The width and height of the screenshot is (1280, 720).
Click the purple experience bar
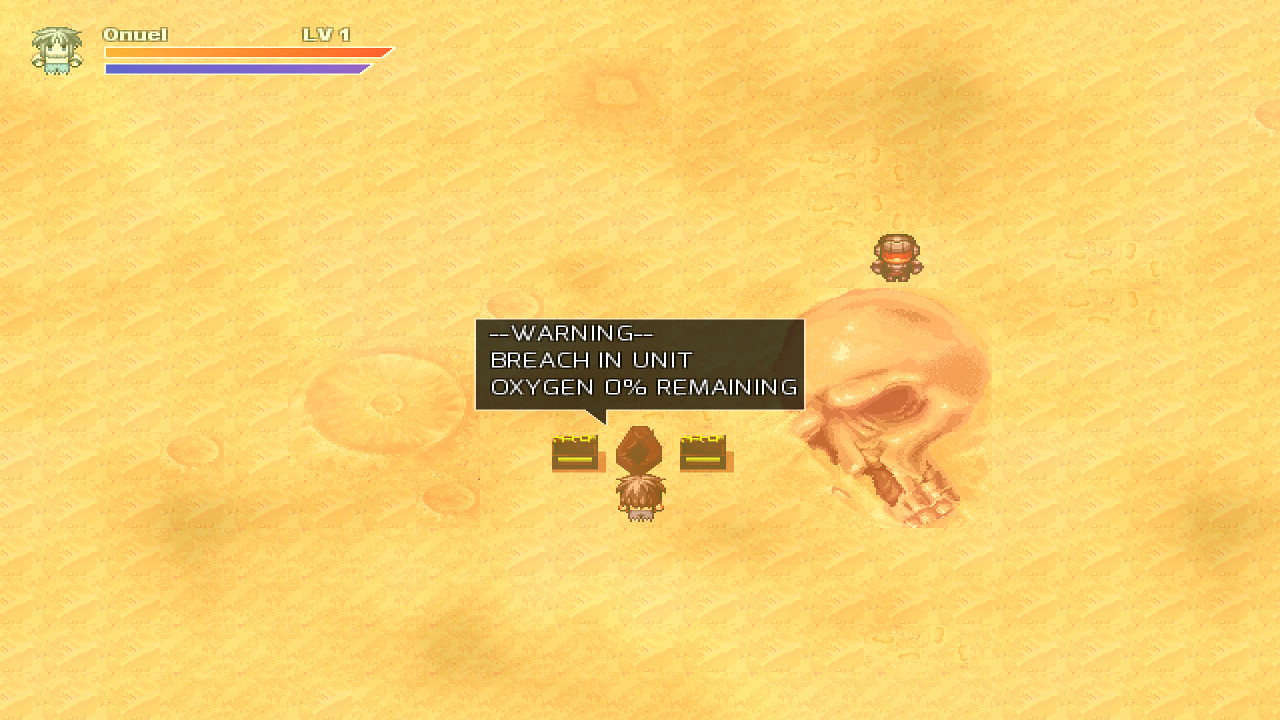tap(235, 69)
